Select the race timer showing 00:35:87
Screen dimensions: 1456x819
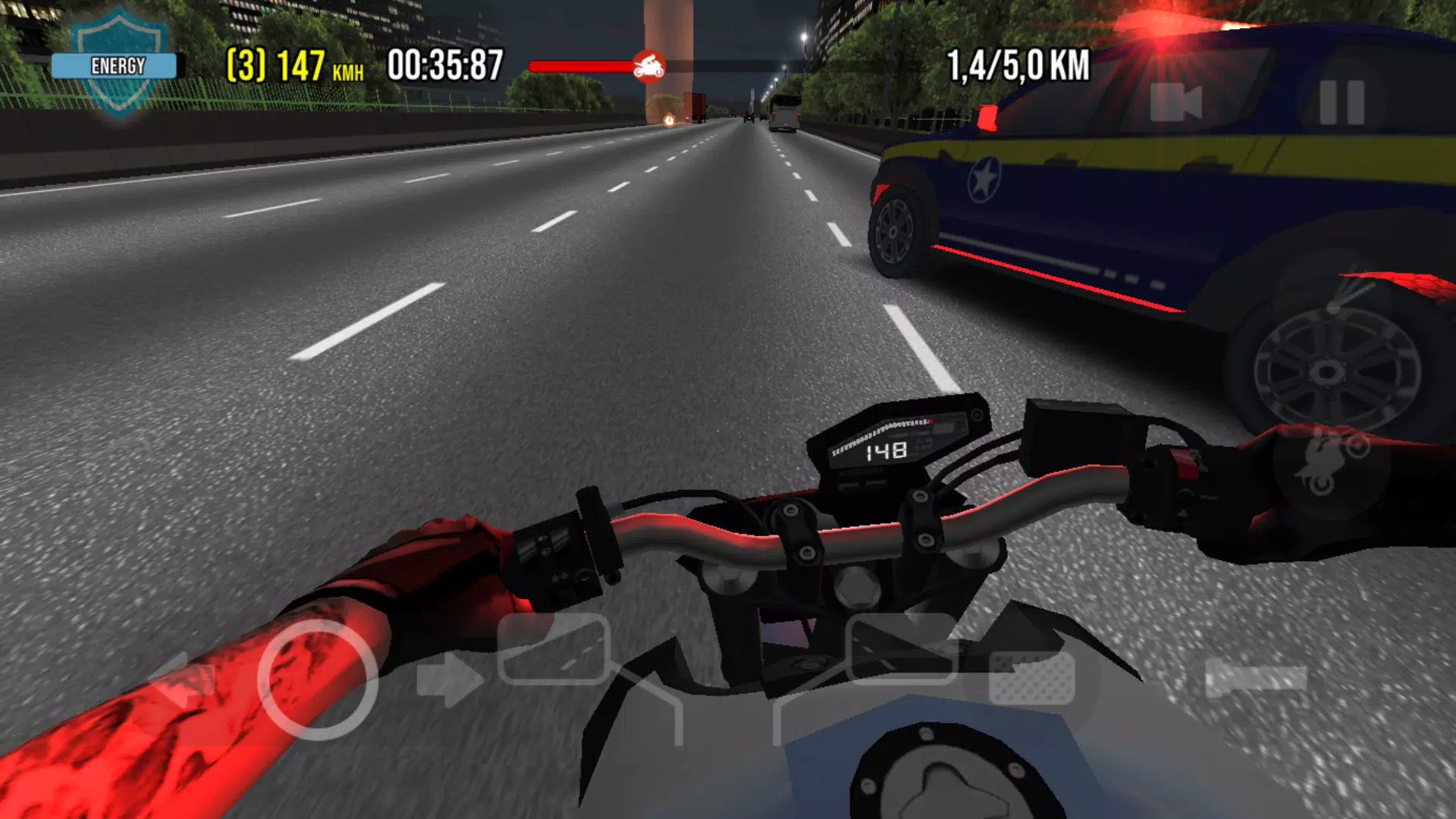pyautogui.click(x=444, y=64)
